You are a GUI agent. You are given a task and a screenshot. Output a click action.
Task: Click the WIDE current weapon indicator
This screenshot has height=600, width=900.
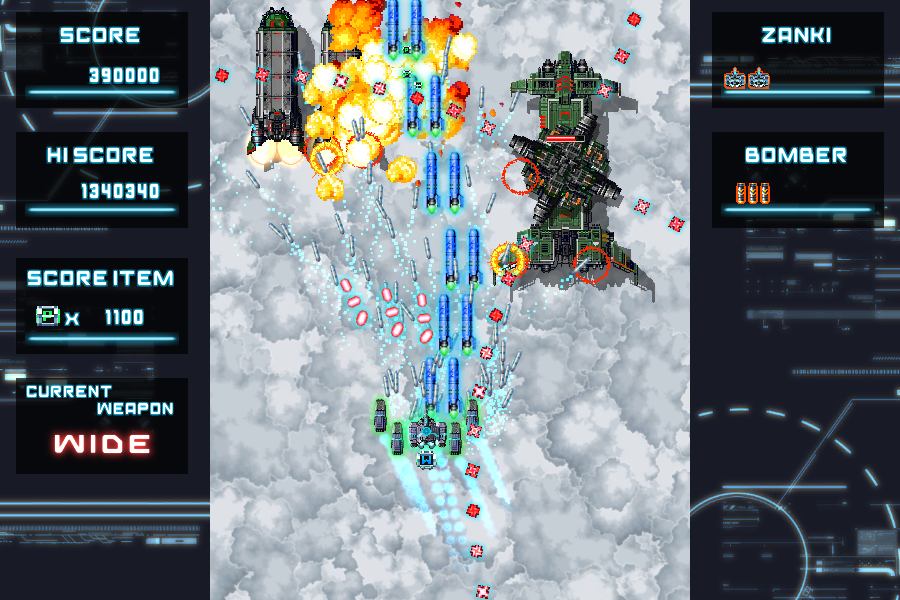(102, 443)
